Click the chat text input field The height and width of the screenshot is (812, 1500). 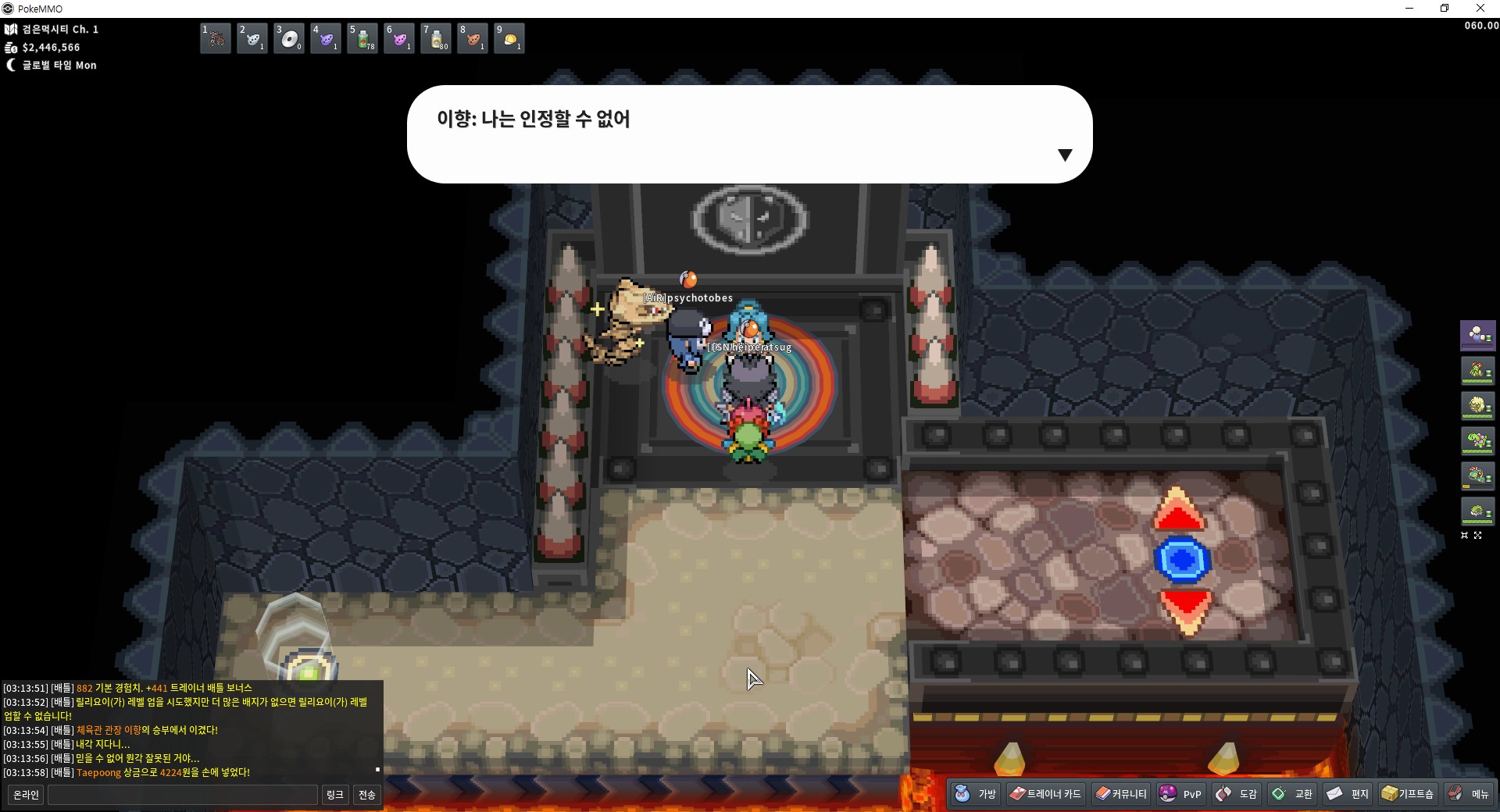183,795
